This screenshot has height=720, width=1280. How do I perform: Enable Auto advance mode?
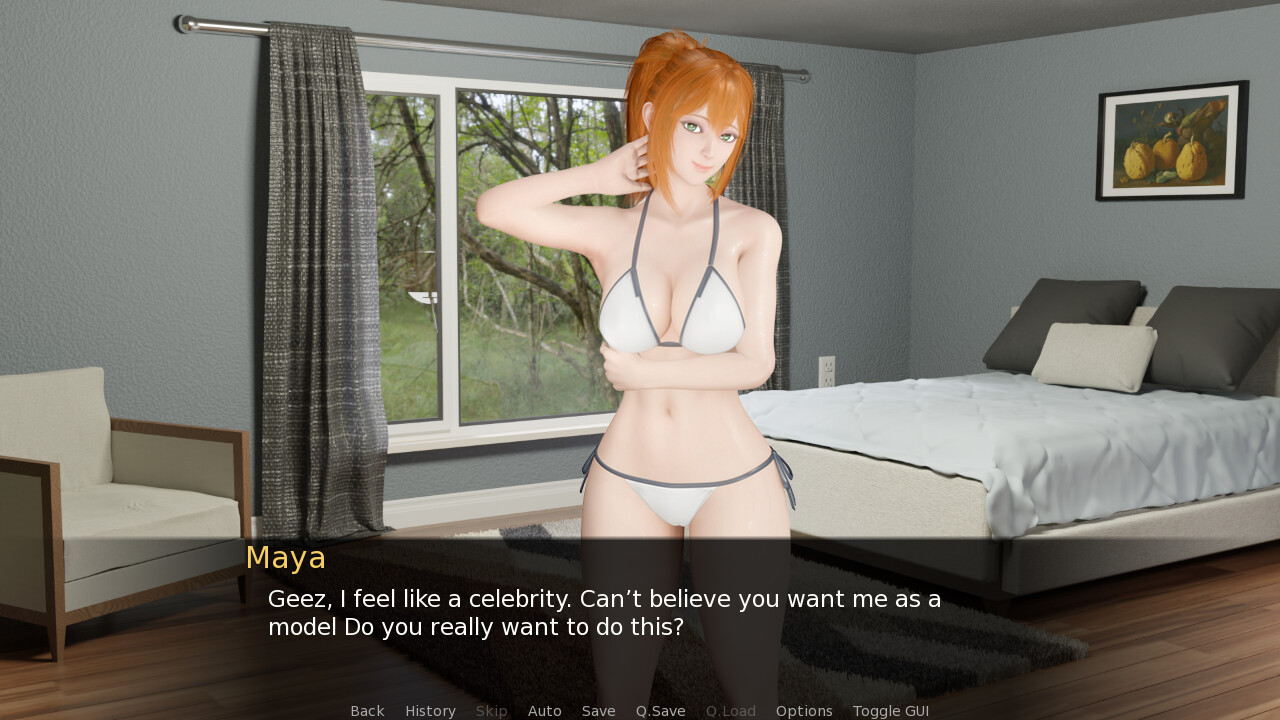coord(544,711)
